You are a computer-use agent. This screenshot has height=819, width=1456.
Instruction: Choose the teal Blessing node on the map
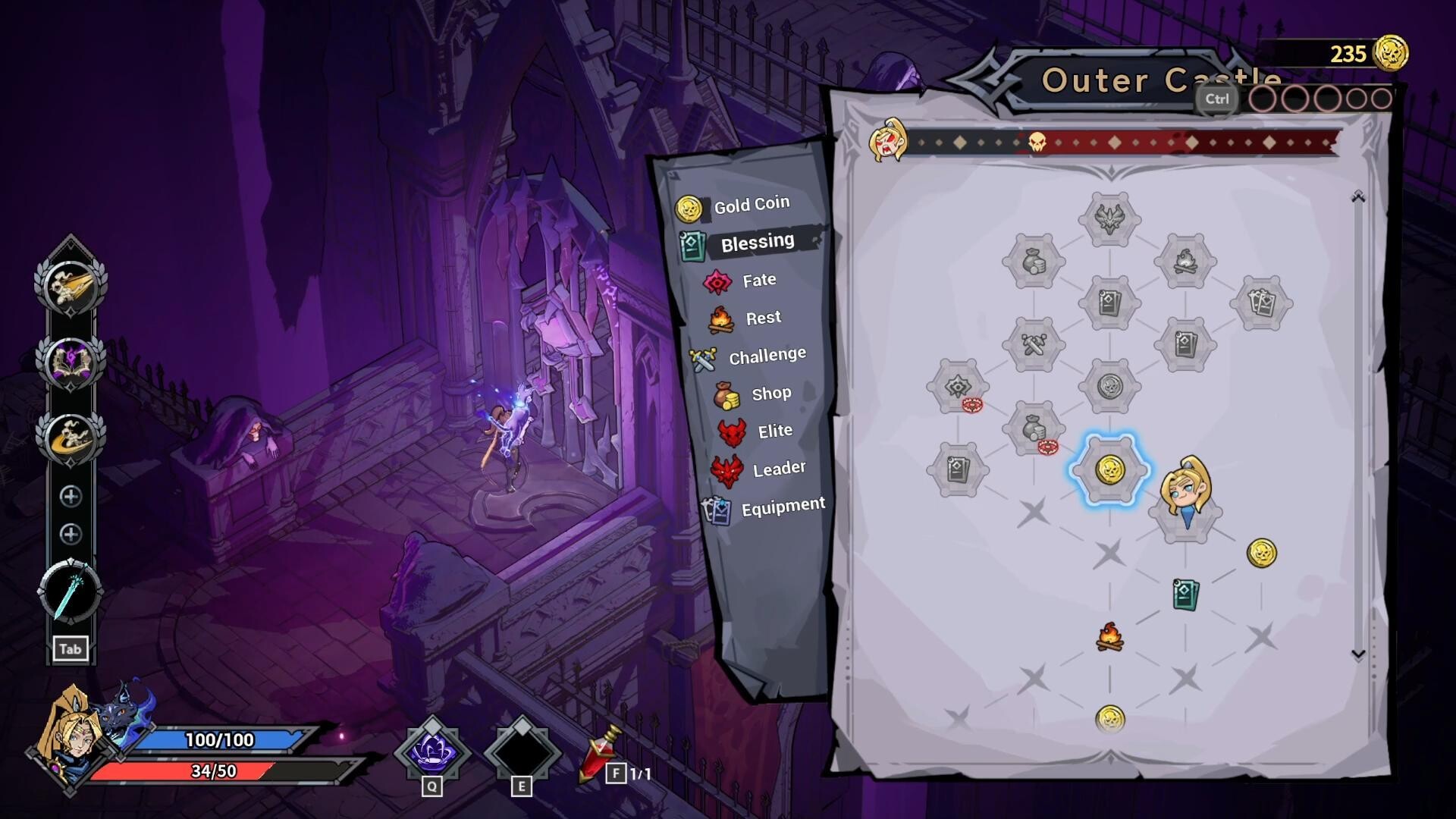(1185, 595)
